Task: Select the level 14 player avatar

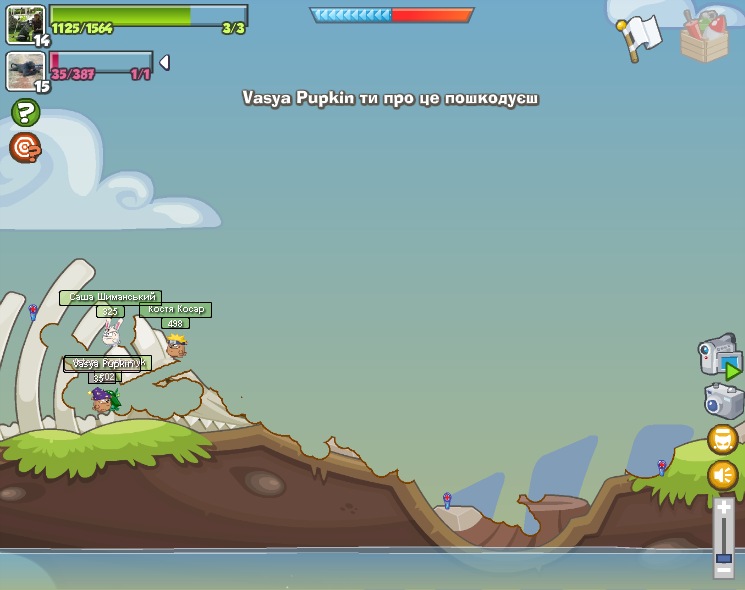Action: [24, 24]
